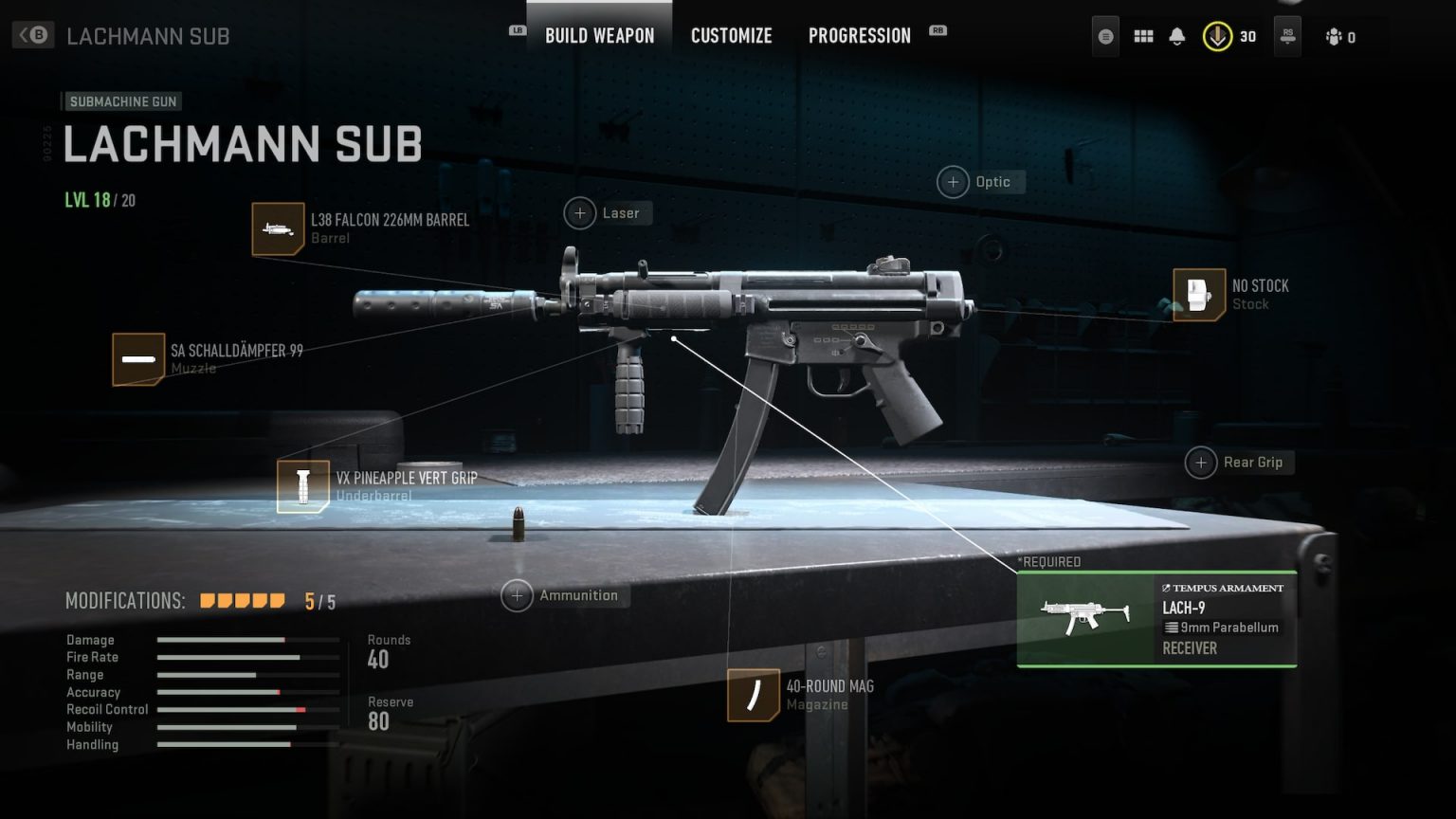Switch to the Customize tab

[731, 36]
